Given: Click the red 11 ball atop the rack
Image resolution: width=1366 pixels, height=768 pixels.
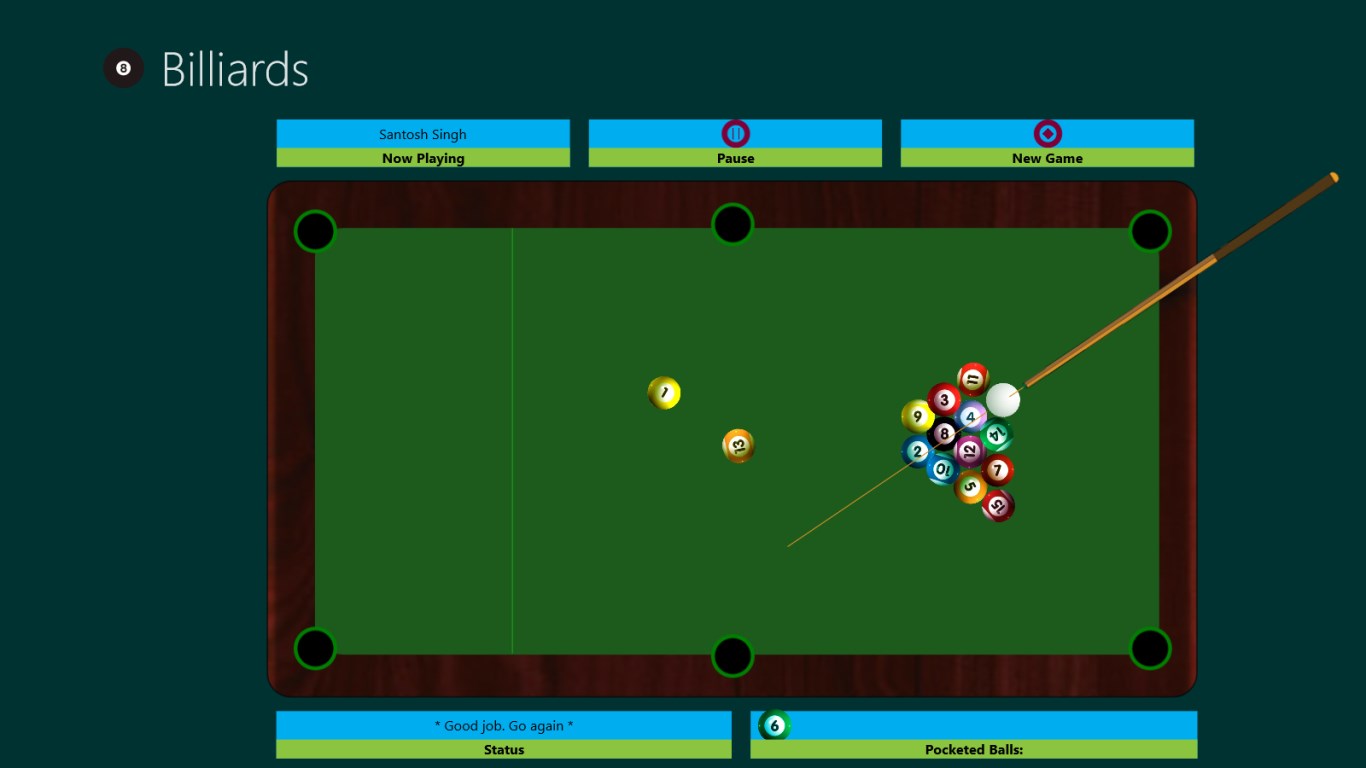Looking at the screenshot, I should [x=971, y=378].
